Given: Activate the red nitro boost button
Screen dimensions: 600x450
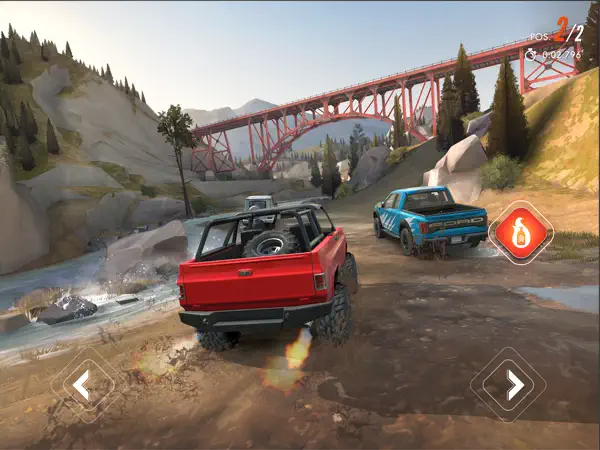Looking at the screenshot, I should pyautogui.click(x=521, y=233).
